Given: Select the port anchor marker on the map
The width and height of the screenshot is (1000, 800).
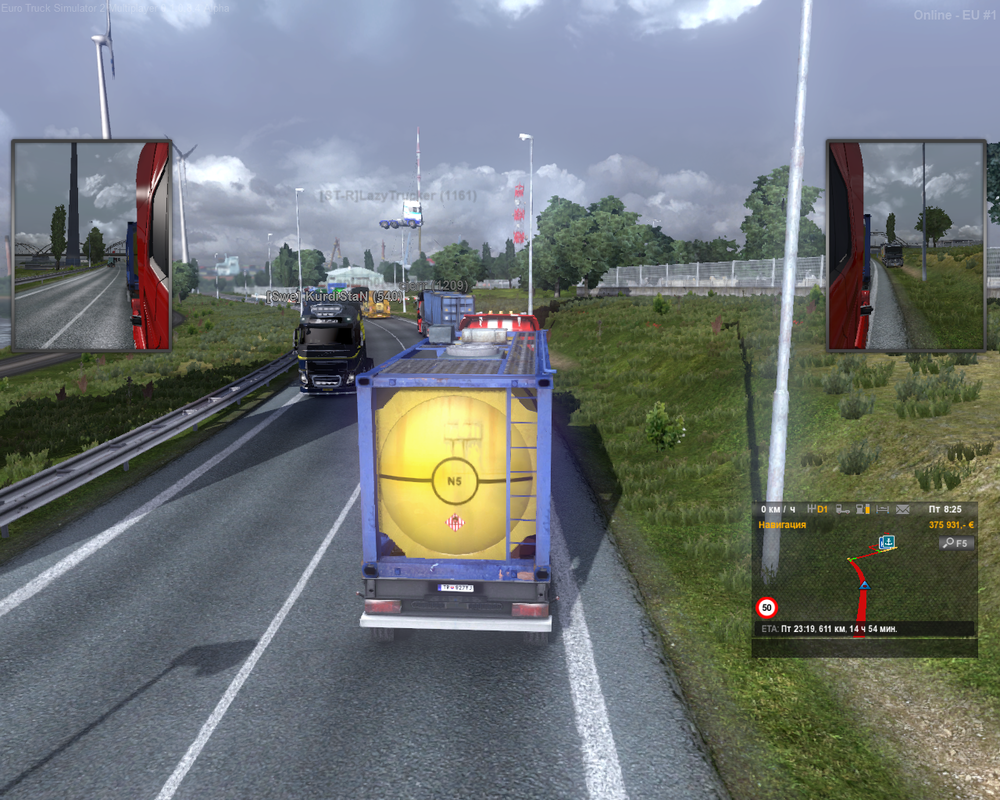Looking at the screenshot, I should click(x=886, y=542).
